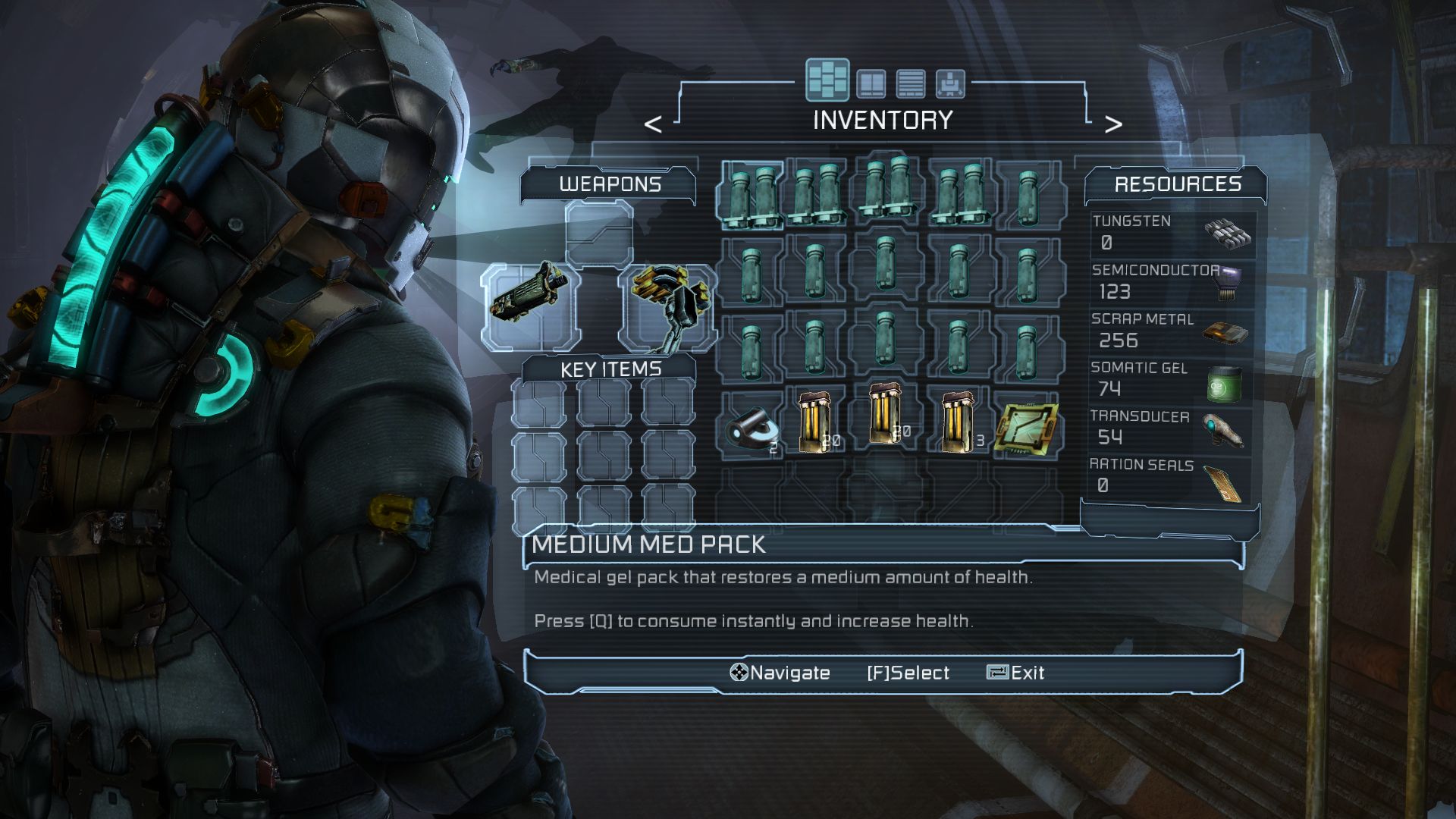This screenshot has width=1456, height=819.
Task: Open the rightmost tab icon above Inventory
Action: click(950, 83)
